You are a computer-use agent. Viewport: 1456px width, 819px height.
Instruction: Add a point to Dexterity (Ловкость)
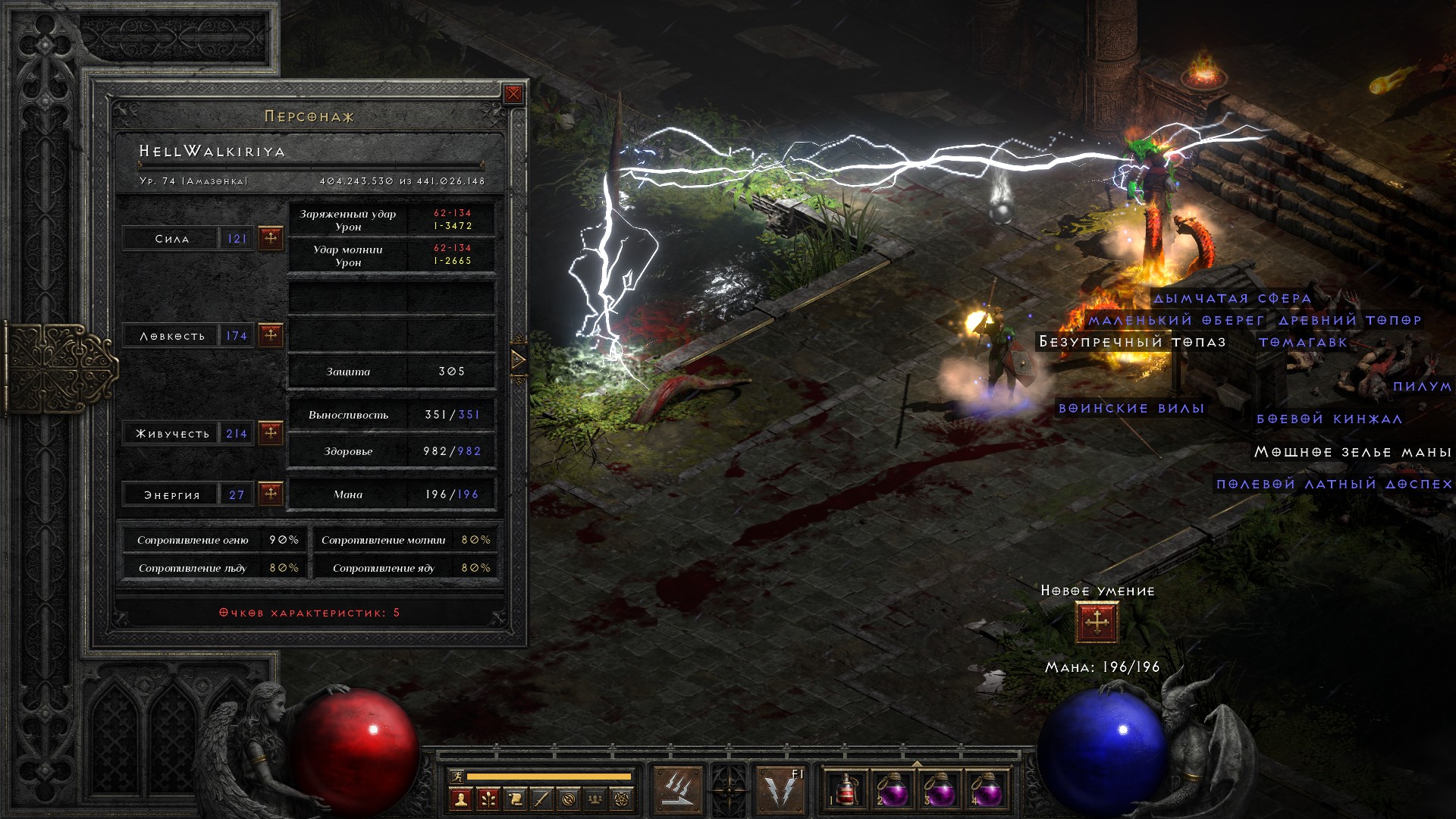tap(271, 335)
